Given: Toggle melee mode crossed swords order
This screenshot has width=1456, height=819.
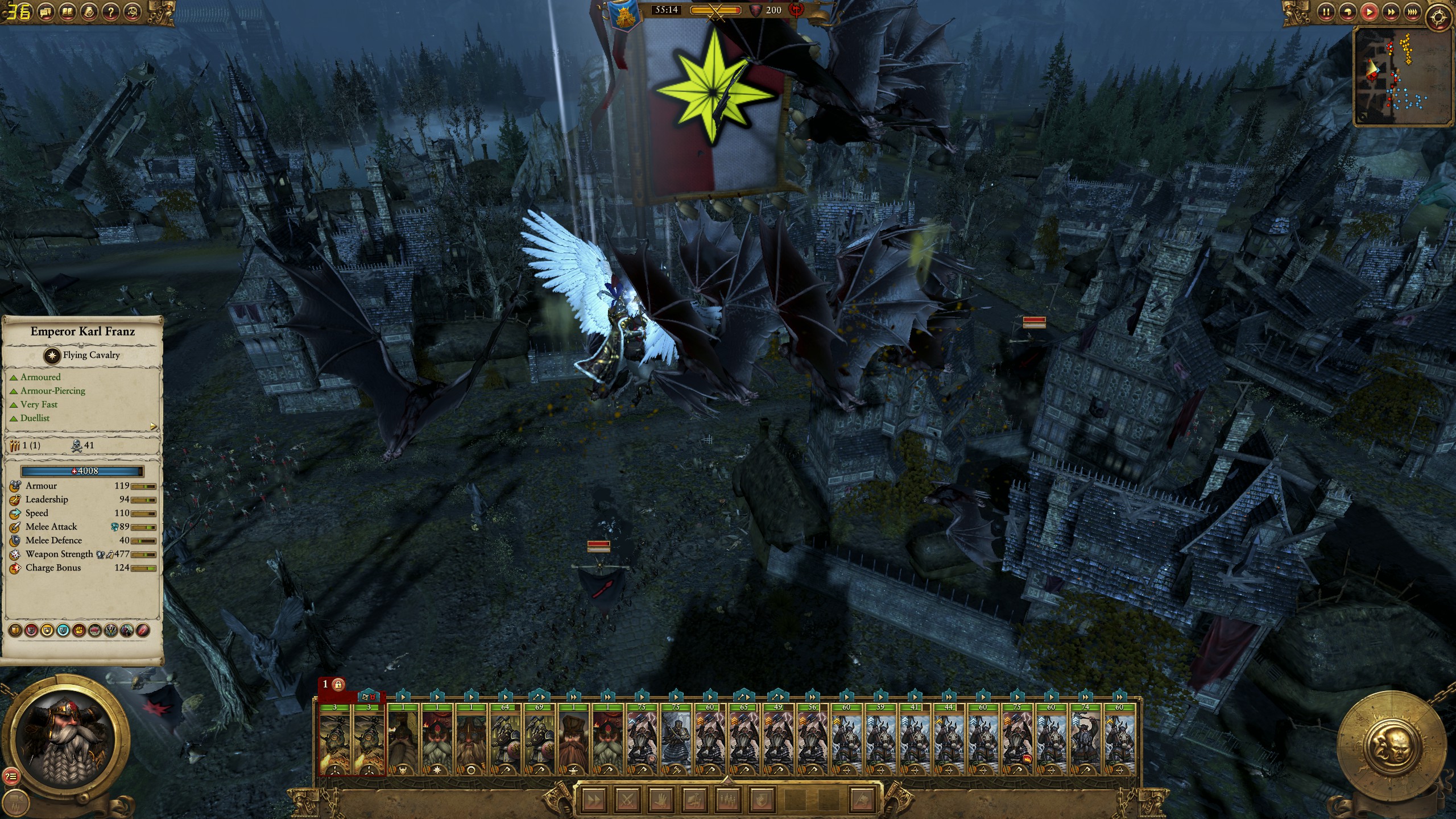Looking at the screenshot, I should pos(628,800).
